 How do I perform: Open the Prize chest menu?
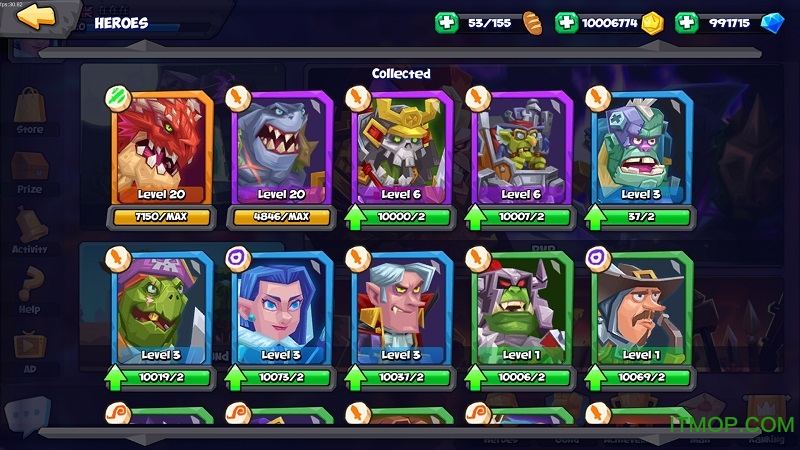(x=30, y=170)
